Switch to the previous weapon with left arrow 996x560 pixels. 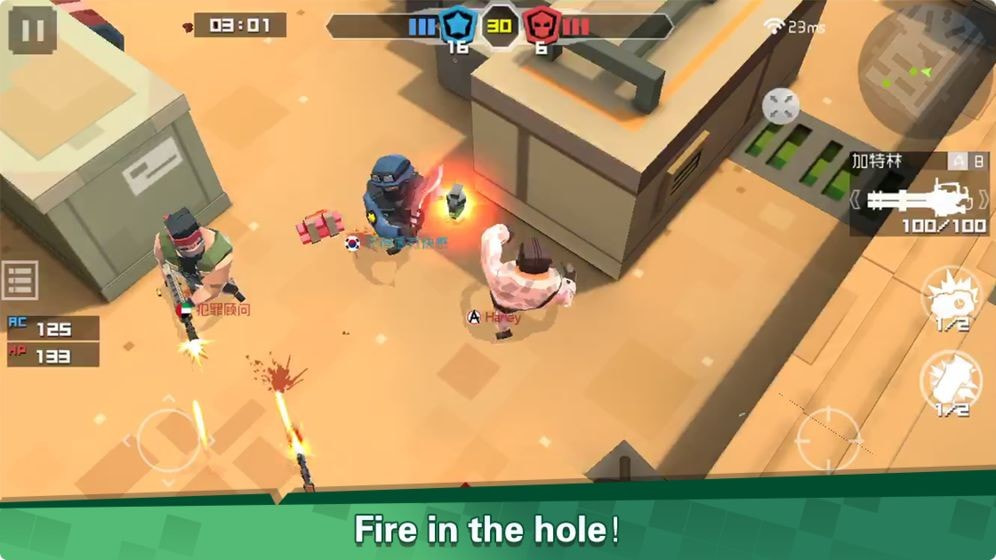coord(857,199)
